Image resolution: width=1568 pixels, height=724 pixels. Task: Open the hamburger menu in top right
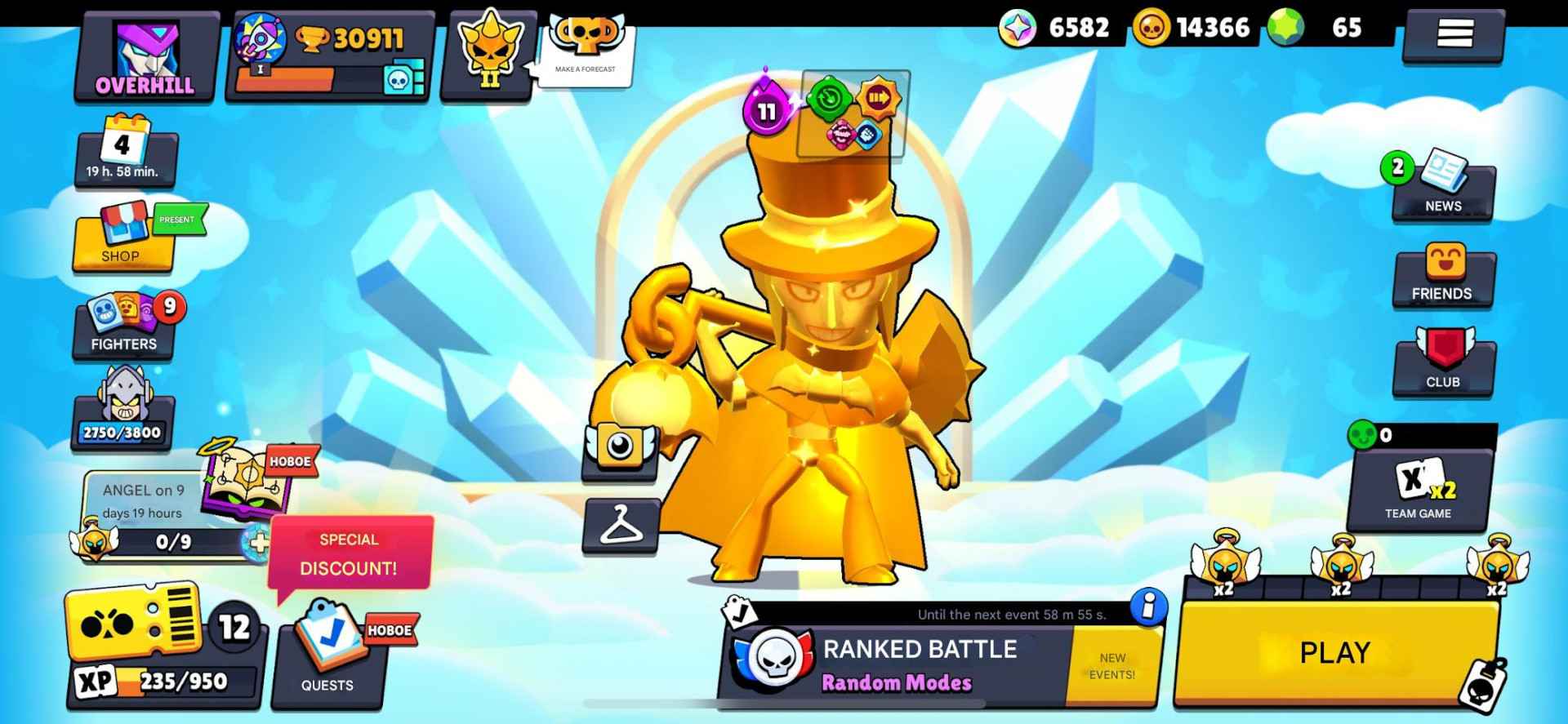(x=1452, y=33)
